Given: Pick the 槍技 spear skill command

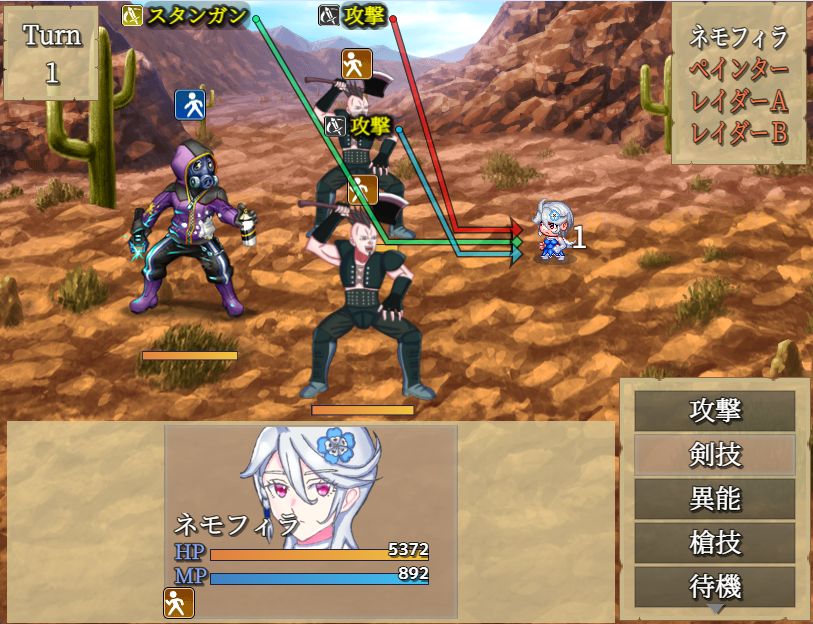Looking at the screenshot, I should [x=715, y=543].
